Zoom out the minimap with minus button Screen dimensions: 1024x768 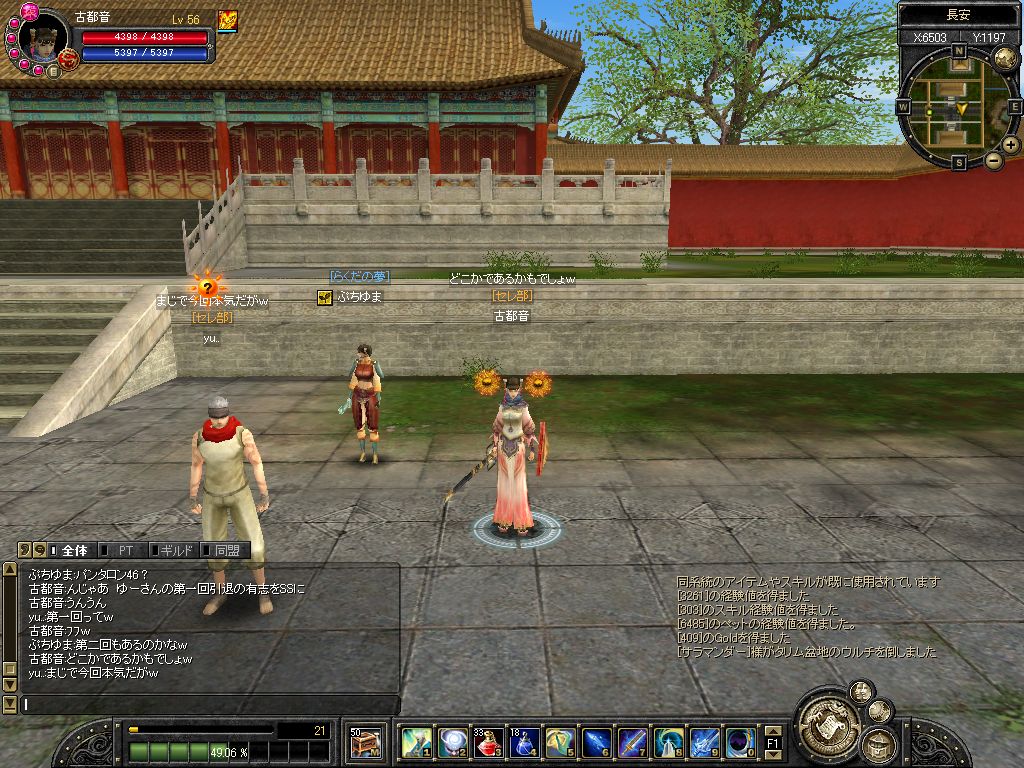994,160
